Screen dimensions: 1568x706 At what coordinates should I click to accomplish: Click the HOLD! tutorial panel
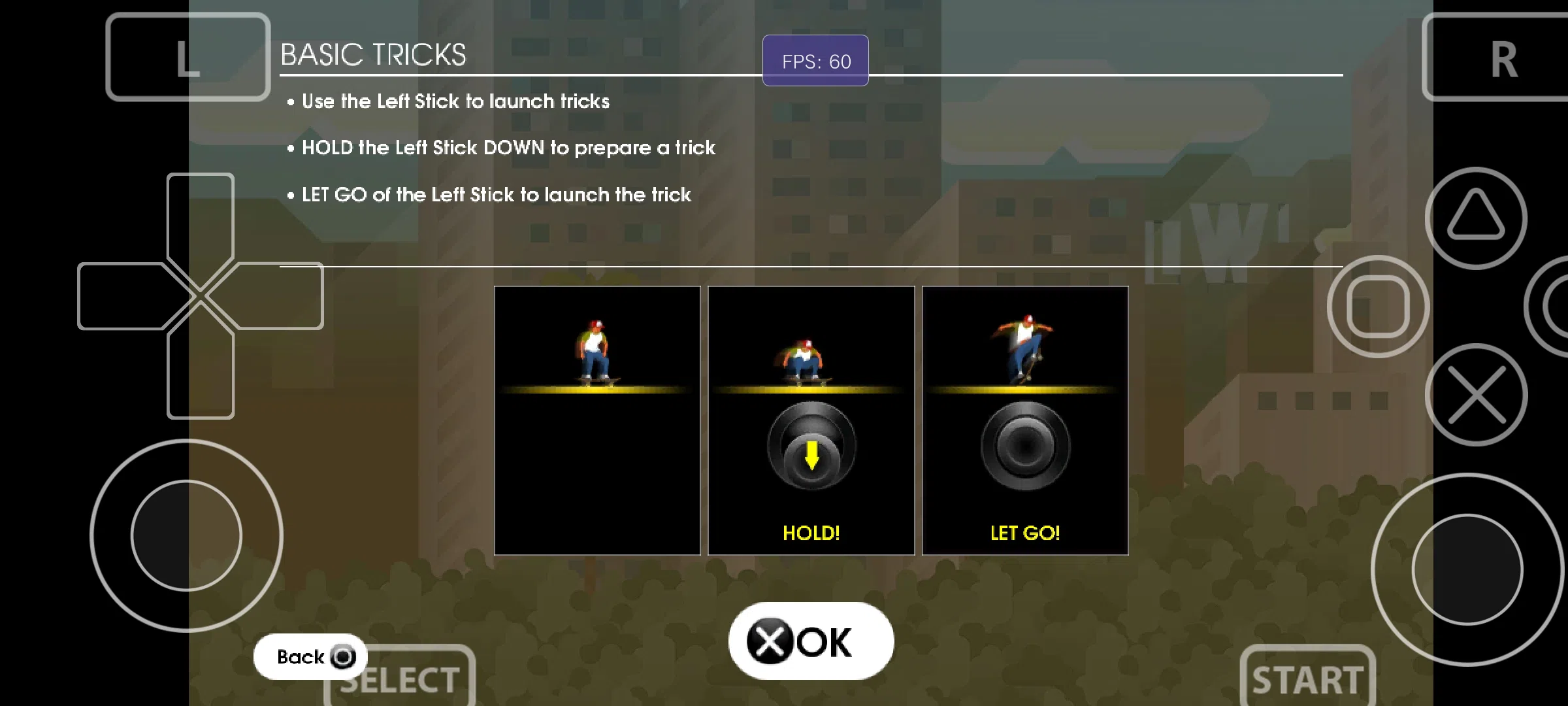point(811,421)
